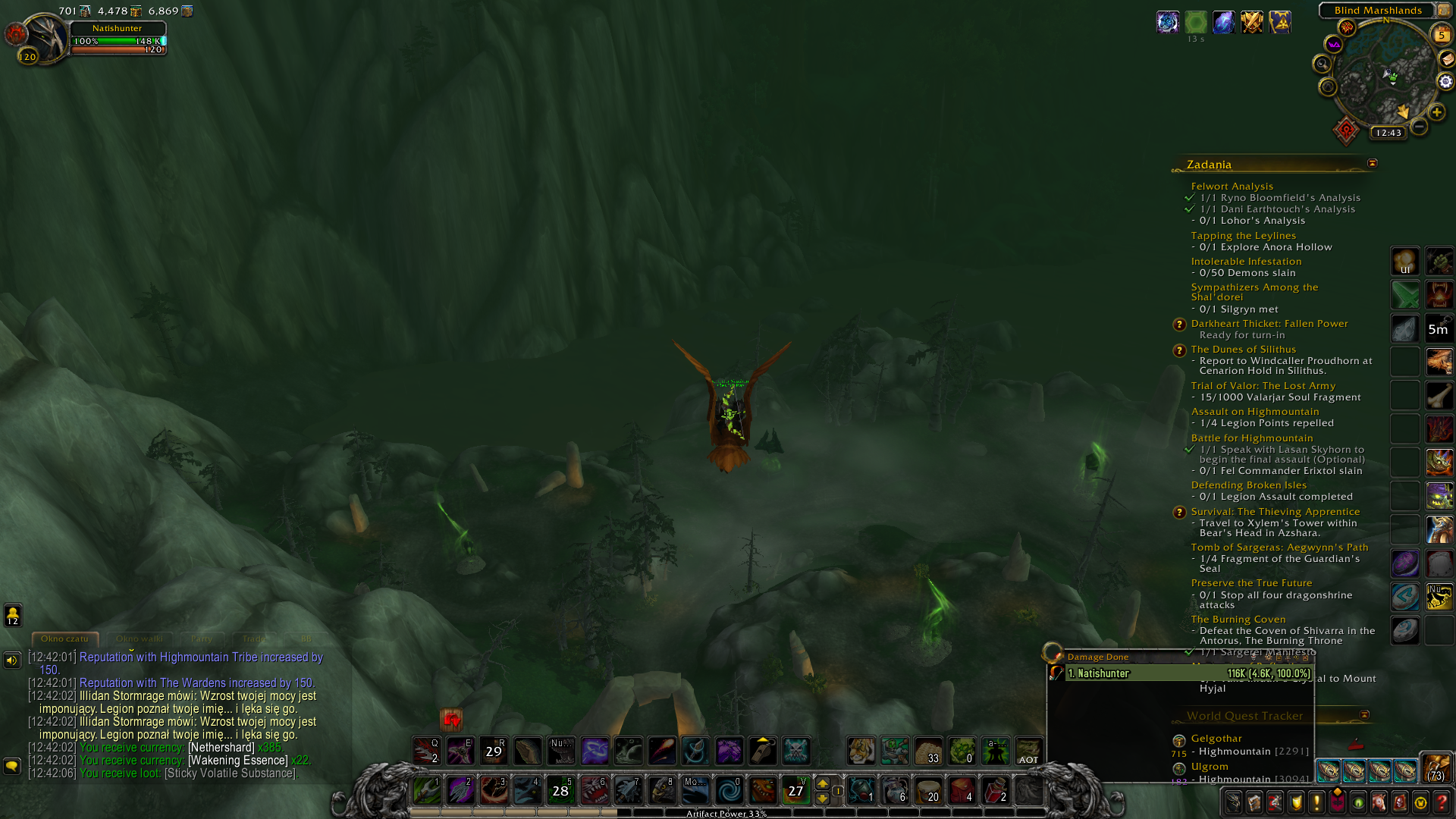Collapse the Zadania quest tracker

click(1372, 164)
